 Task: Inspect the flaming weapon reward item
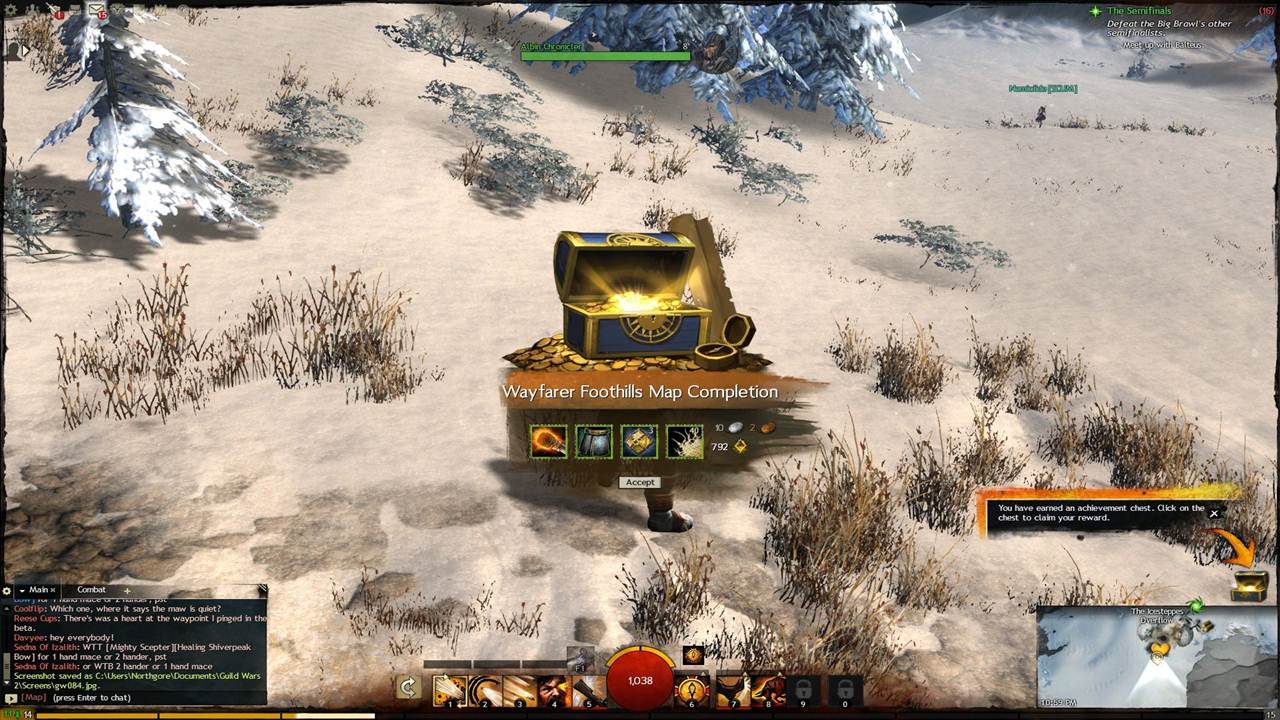(x=548, y=441)
